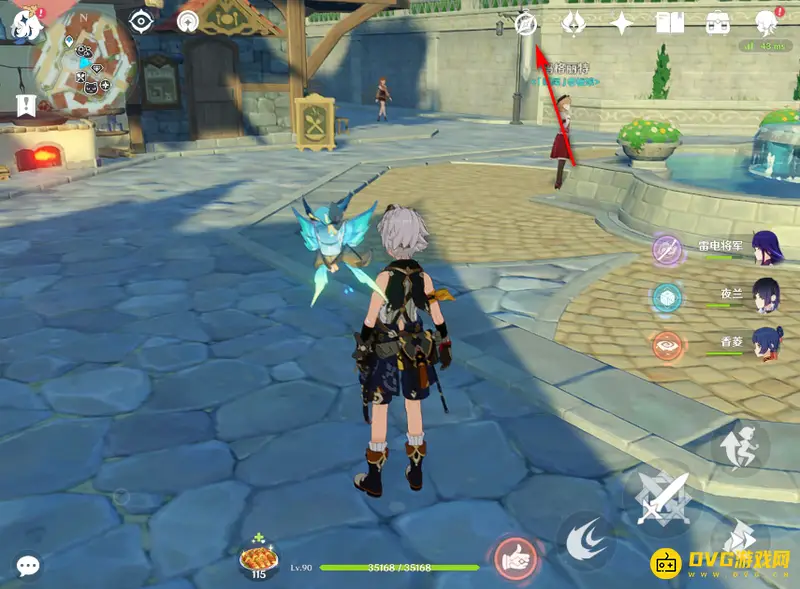Switch to party member 香菱

point(765,345)
